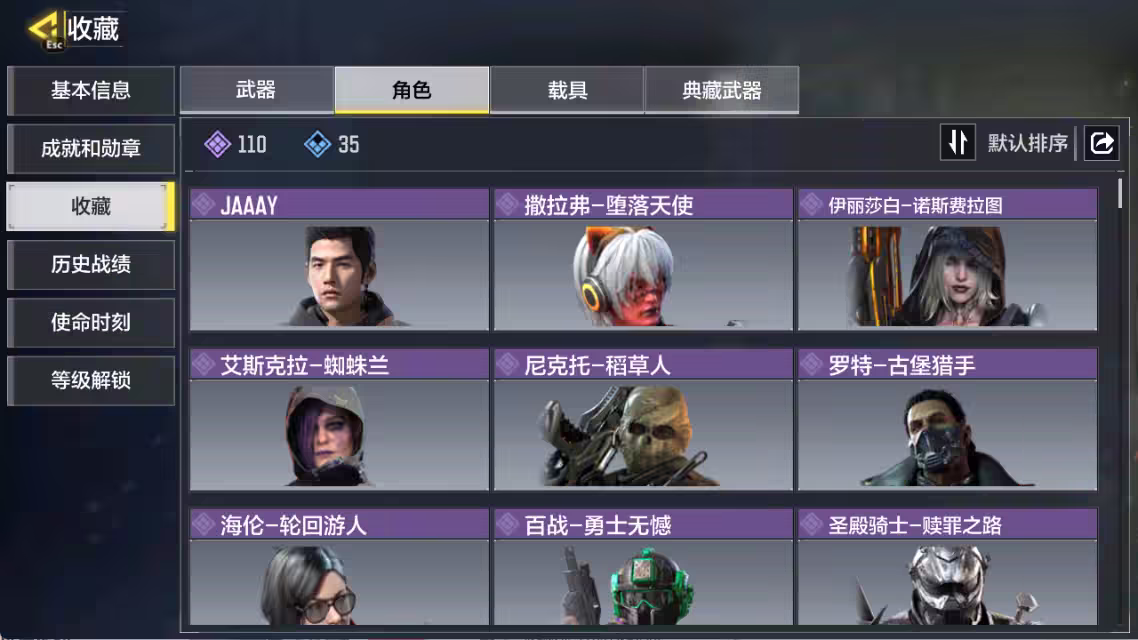This screenshot has height=640, width=1138.
Task: Switch to the 载具 tab
Action: [567, 91]
